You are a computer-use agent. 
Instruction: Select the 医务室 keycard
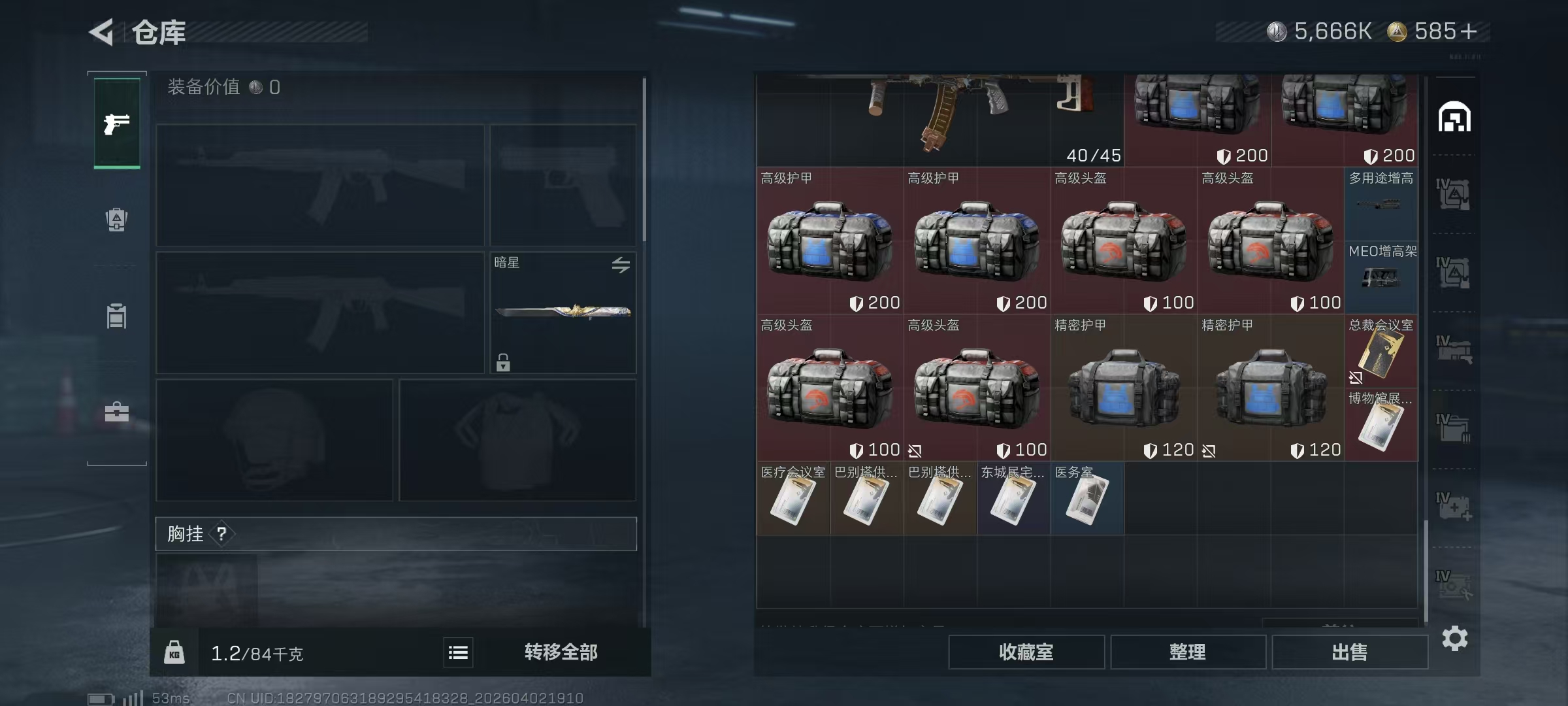tap(1087, 499)
